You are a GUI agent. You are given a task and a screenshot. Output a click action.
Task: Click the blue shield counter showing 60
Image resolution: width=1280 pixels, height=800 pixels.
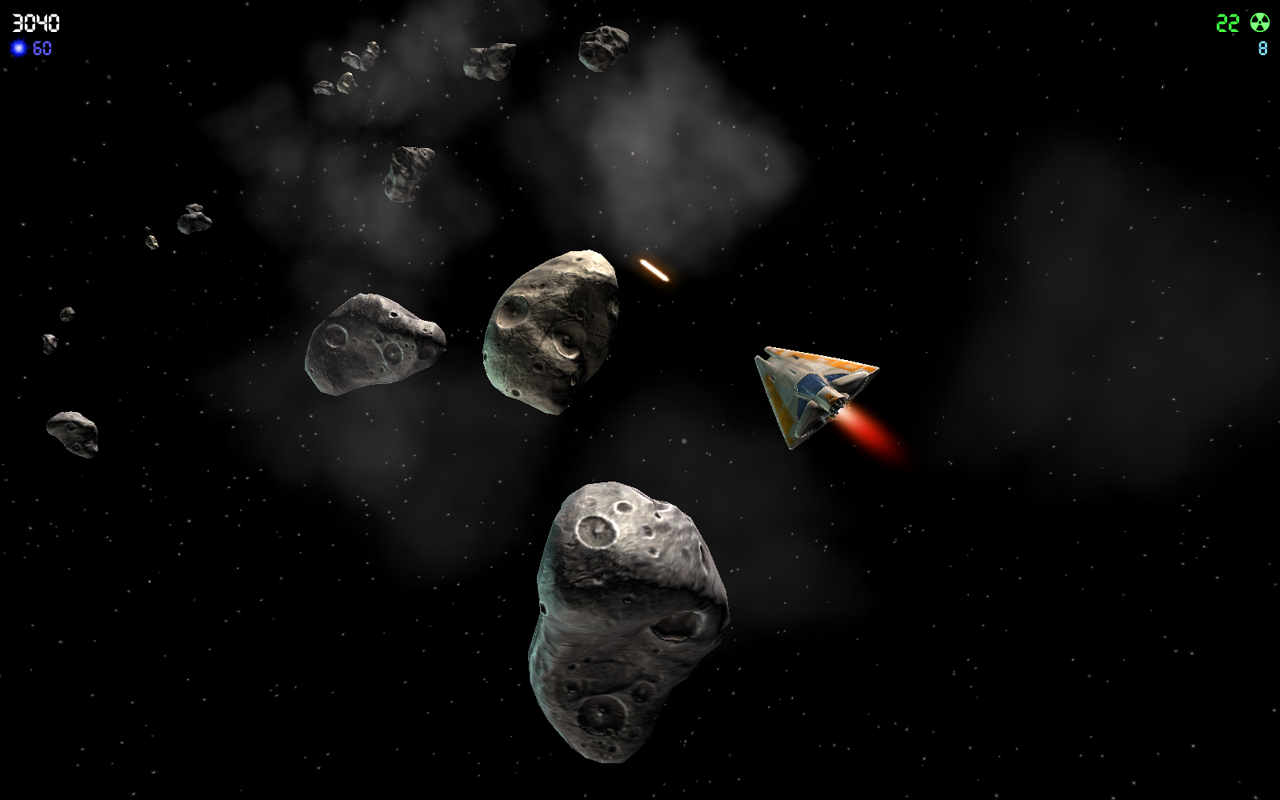(x=41, y=45)
